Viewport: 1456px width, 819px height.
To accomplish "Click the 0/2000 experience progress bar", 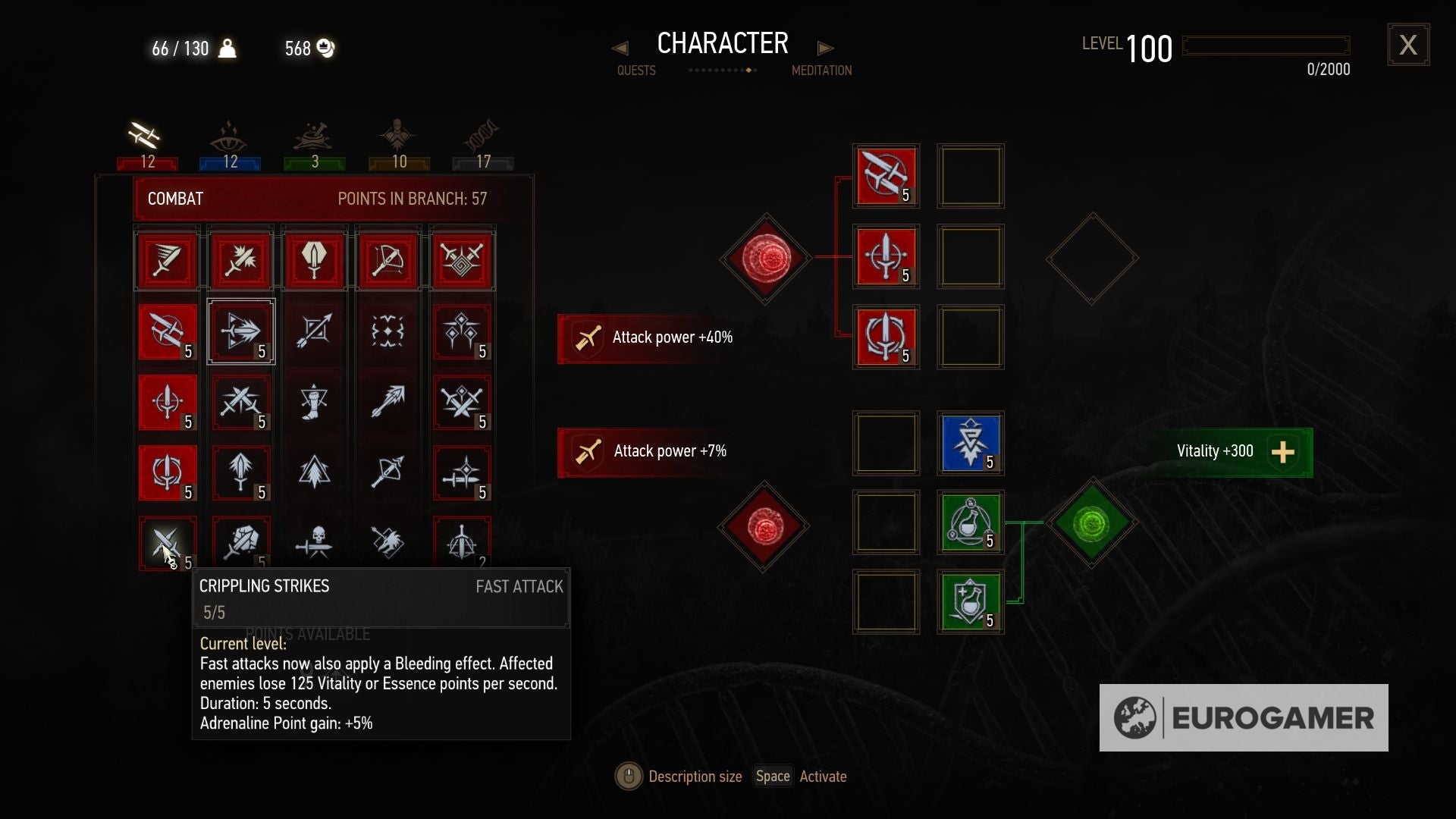I will 1265,45.
